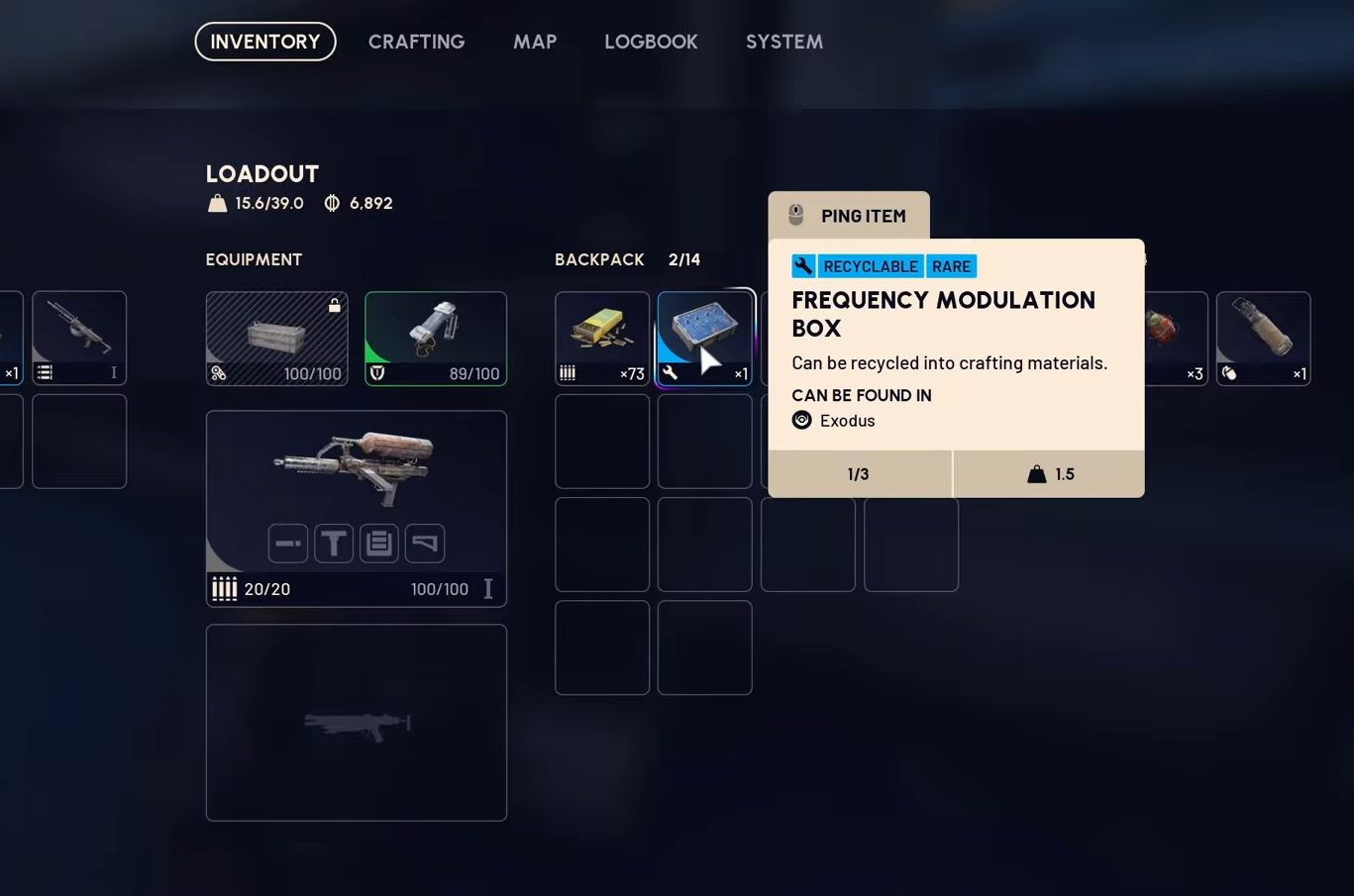1354x896 pixels.
Task: Choose the equipped primary weapon slot
Action: pos(357,475)
